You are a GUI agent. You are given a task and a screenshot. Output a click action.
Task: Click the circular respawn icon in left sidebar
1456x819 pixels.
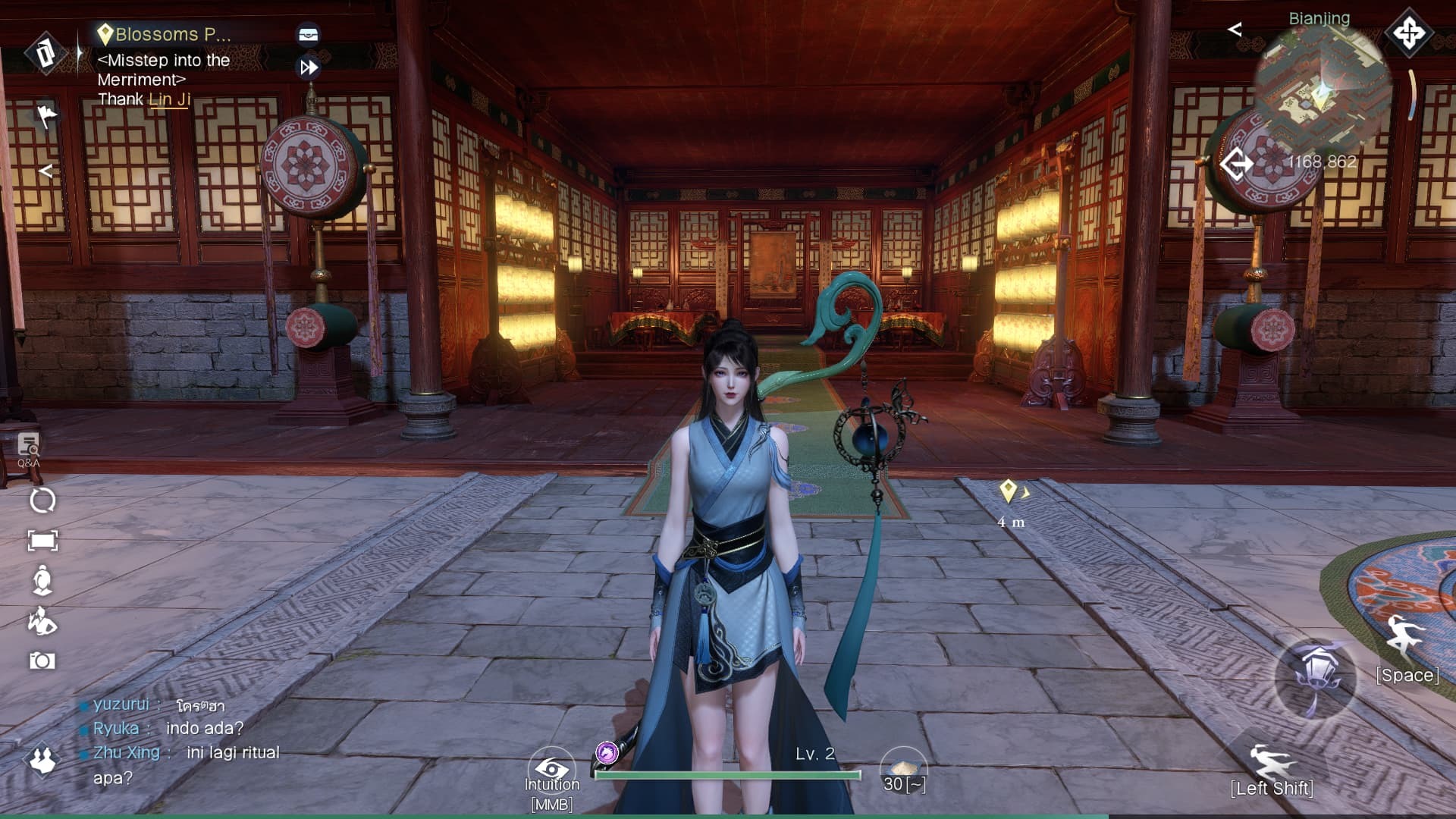pyautogui.click(x=42, y=500)
